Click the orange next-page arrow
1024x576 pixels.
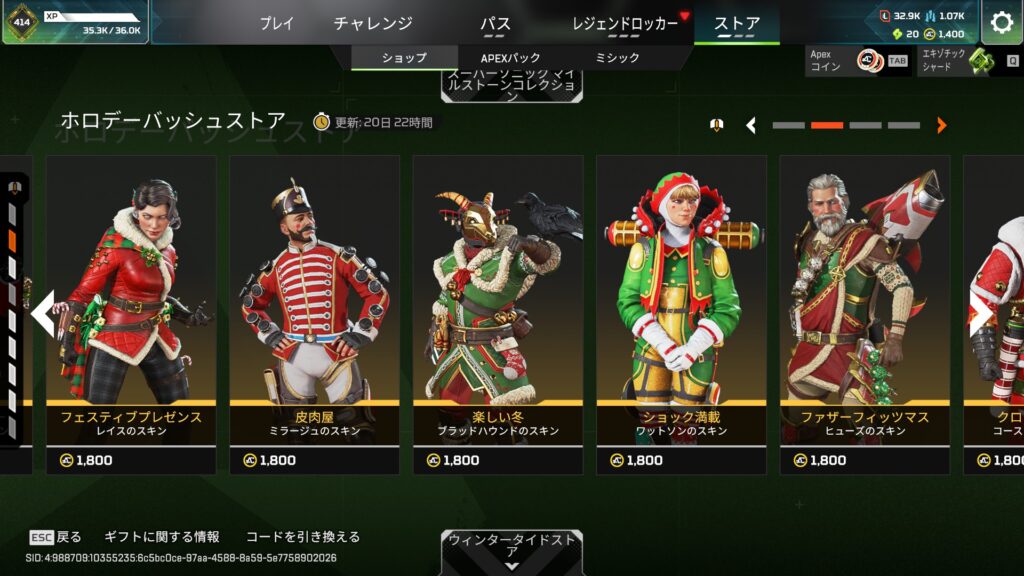click(x=941, y=125)
